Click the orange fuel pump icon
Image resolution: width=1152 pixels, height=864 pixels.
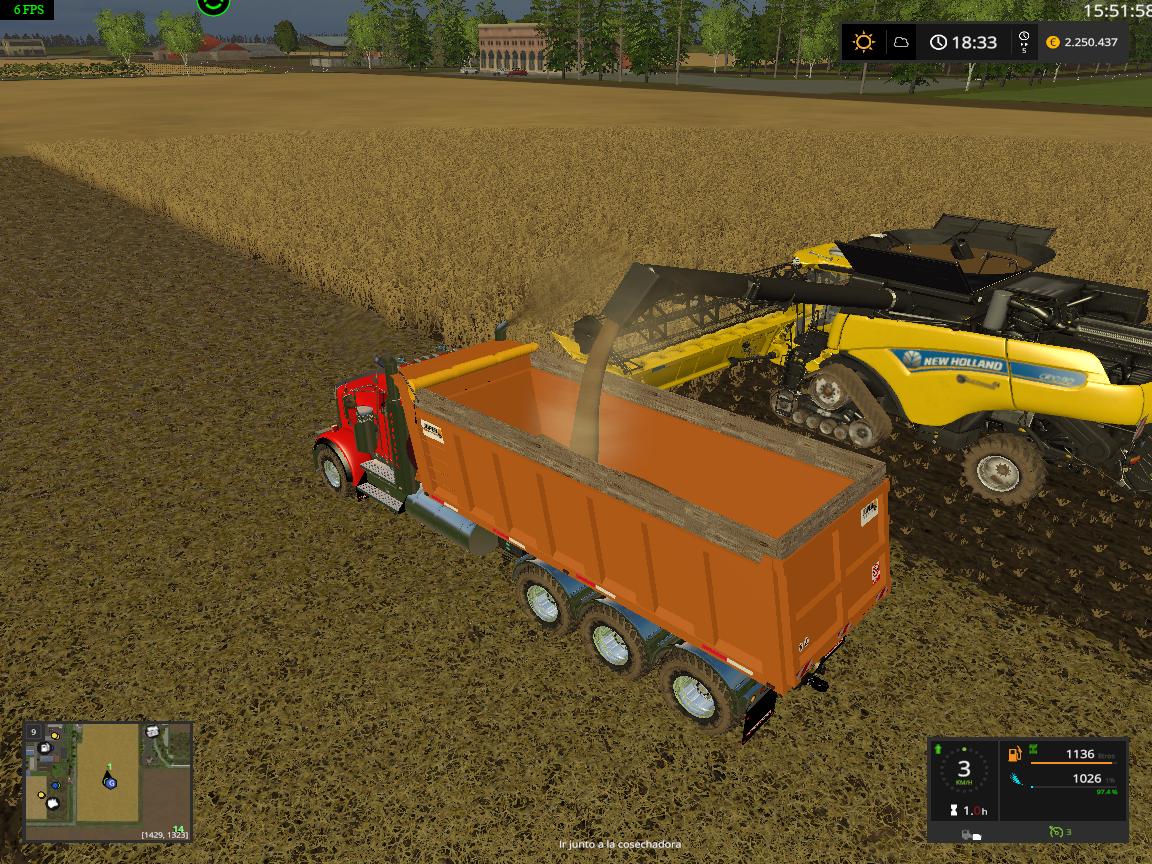click(1015, 755)
